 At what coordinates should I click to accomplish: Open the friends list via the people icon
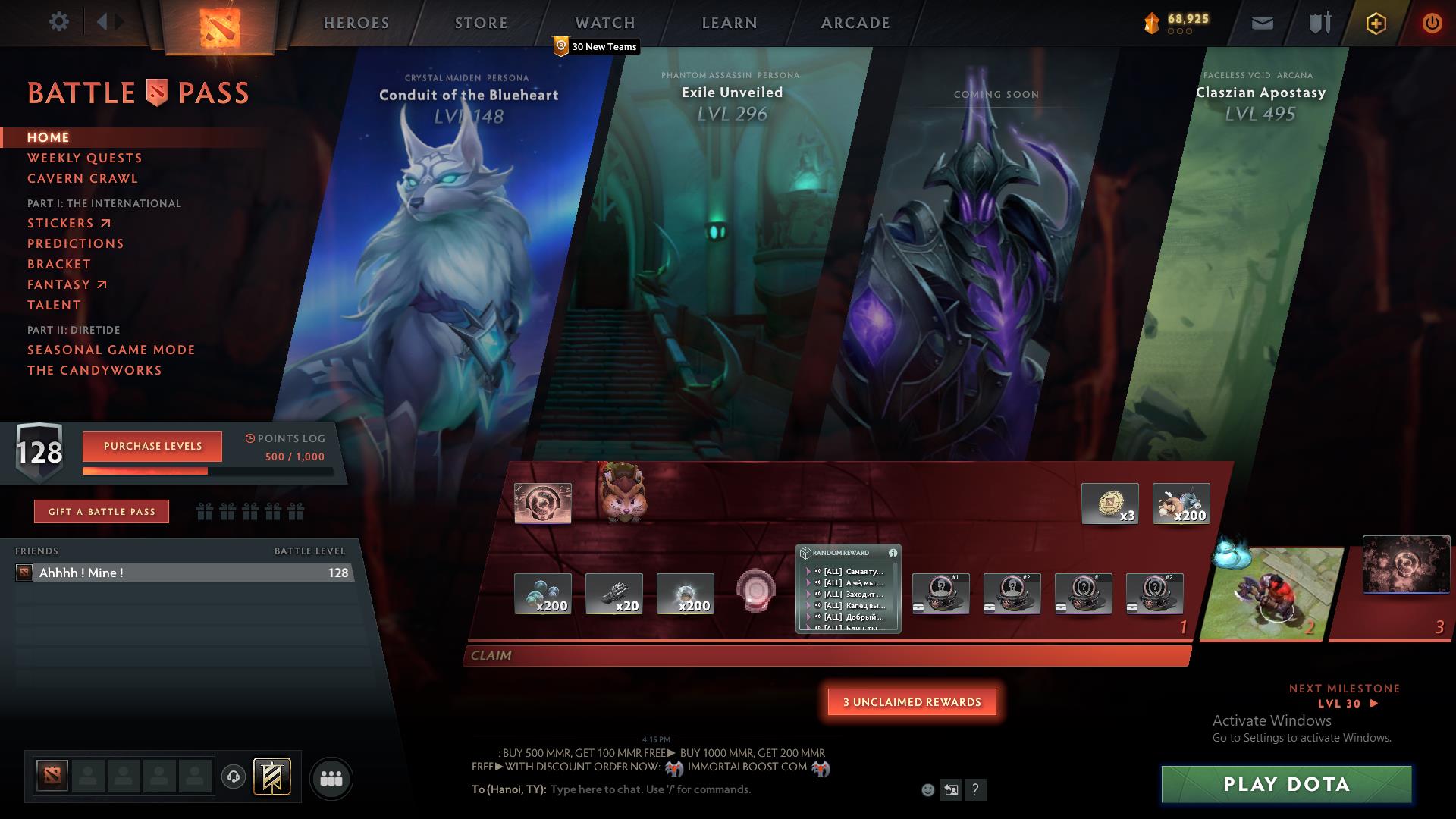[x=330, y=777]
